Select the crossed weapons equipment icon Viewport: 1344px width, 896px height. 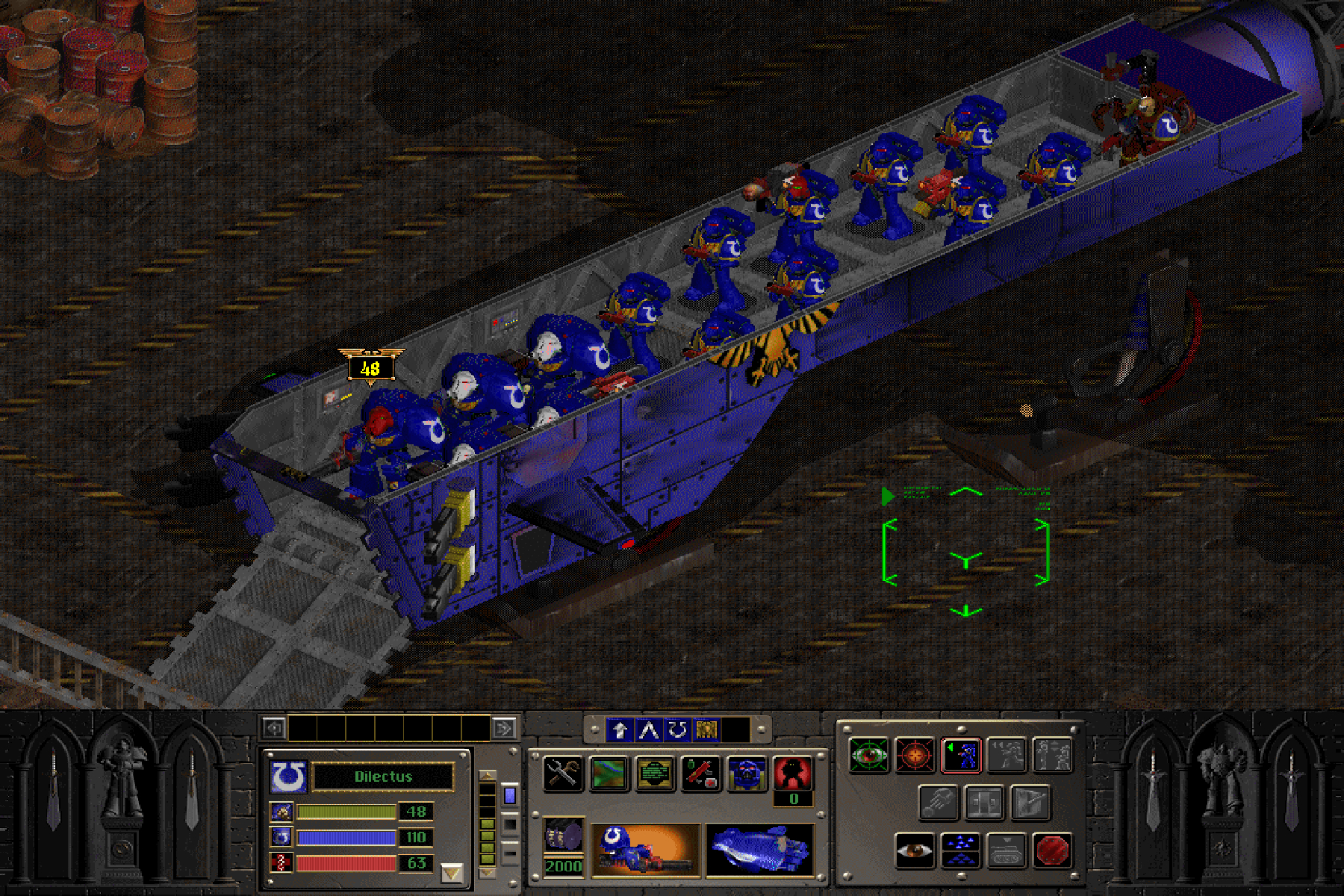click(563, 773)
